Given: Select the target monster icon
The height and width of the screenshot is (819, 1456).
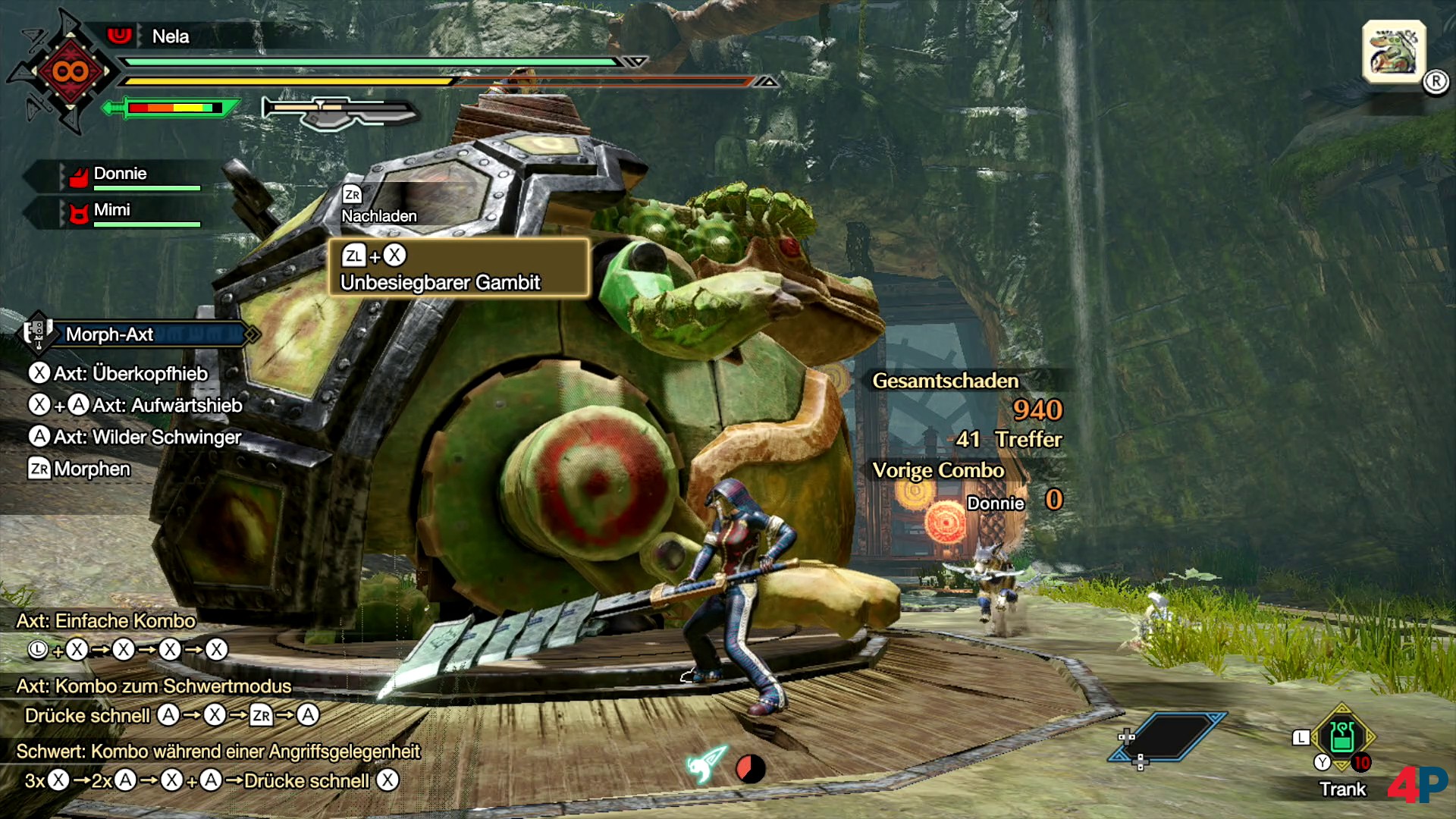Looking at the screenshot, I should coord(1394,52).
